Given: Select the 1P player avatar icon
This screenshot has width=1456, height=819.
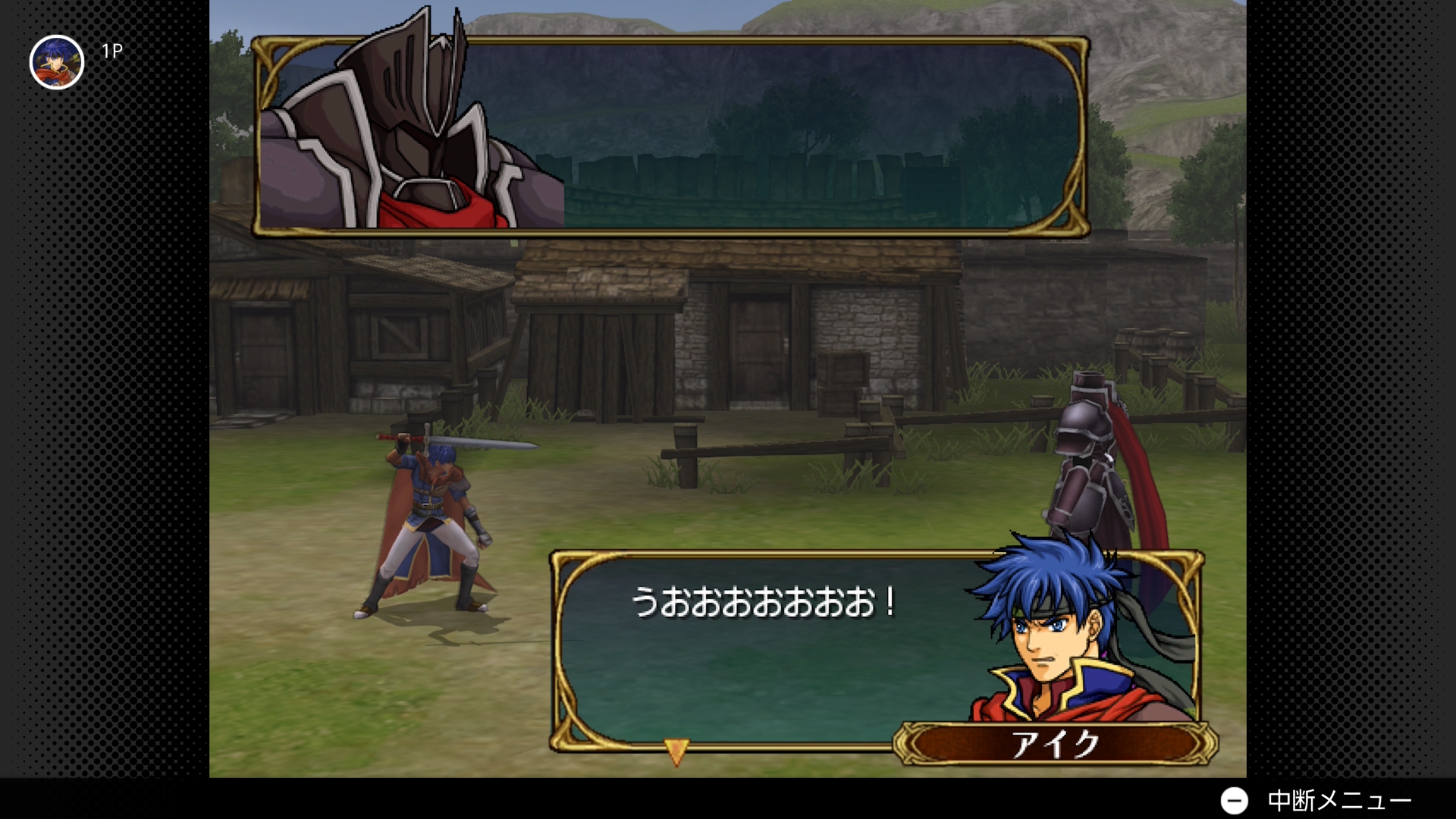Looking at the screenshot, I should point(57,62).
